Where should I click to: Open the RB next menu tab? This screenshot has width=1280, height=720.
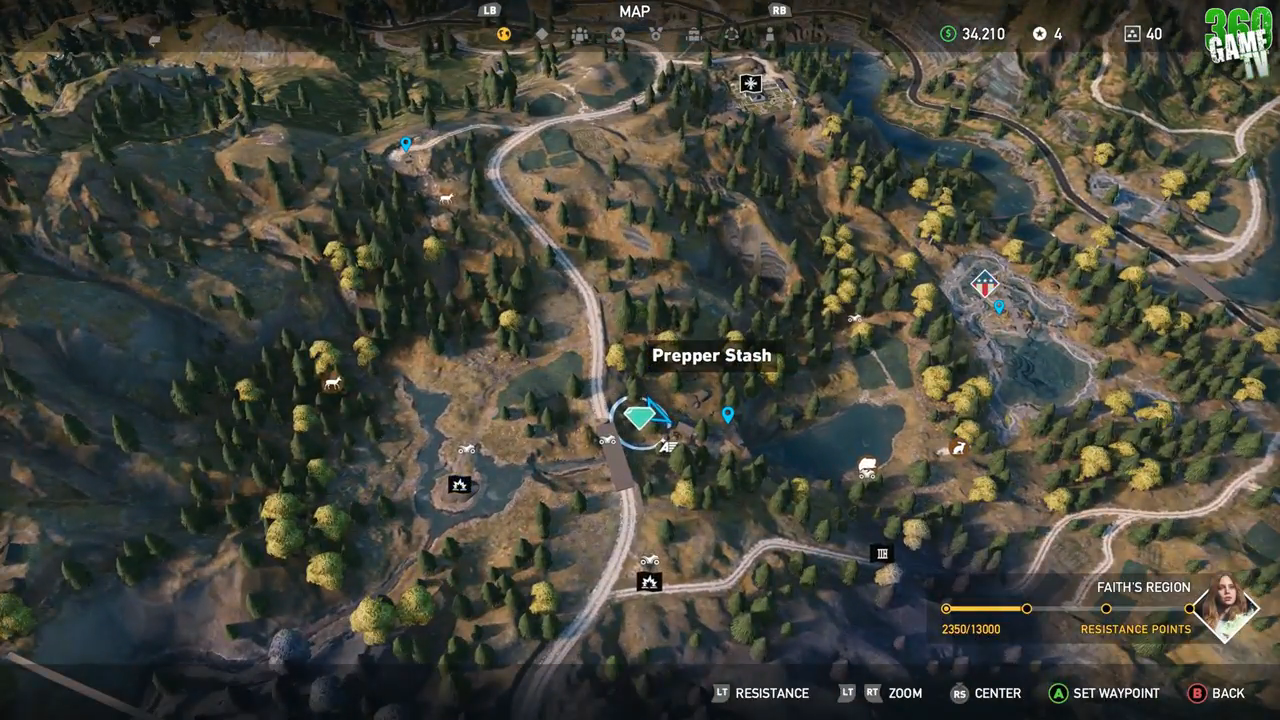click(x=778, y=11)
